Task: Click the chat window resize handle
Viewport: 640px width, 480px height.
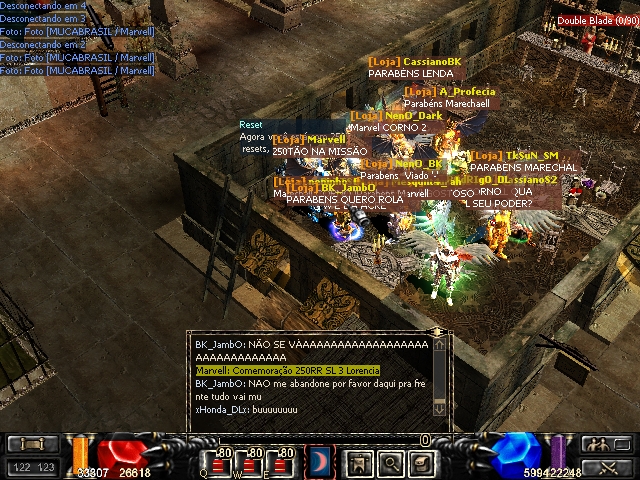Action: tap(437, 332)
